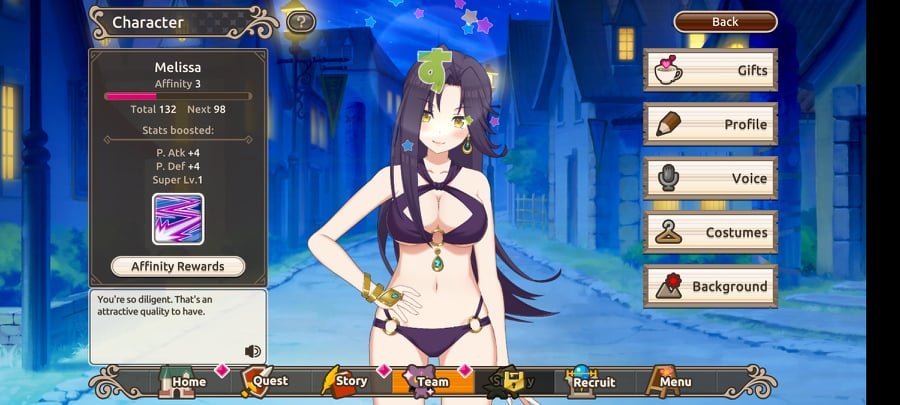The height and width of the screenshot is (405, 900).
Task: Change the Background setting
Action: [709, 286]
